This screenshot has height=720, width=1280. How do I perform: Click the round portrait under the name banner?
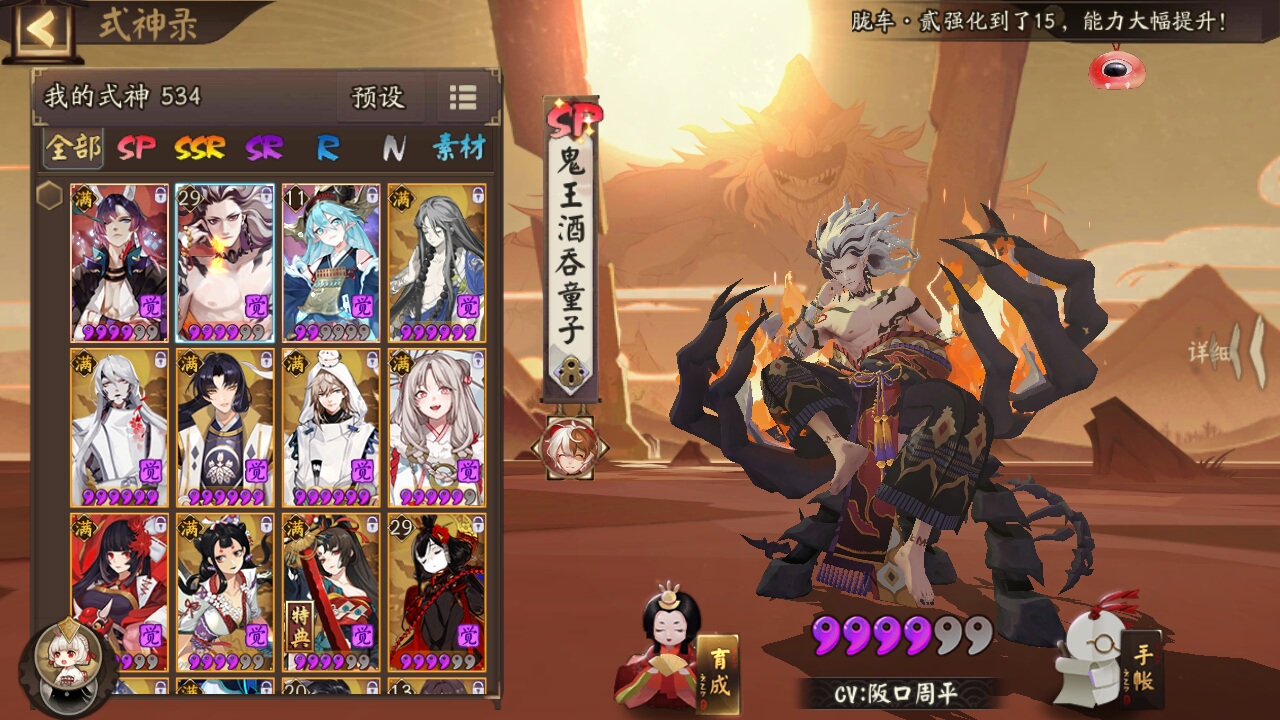click(x=569, y=448)
